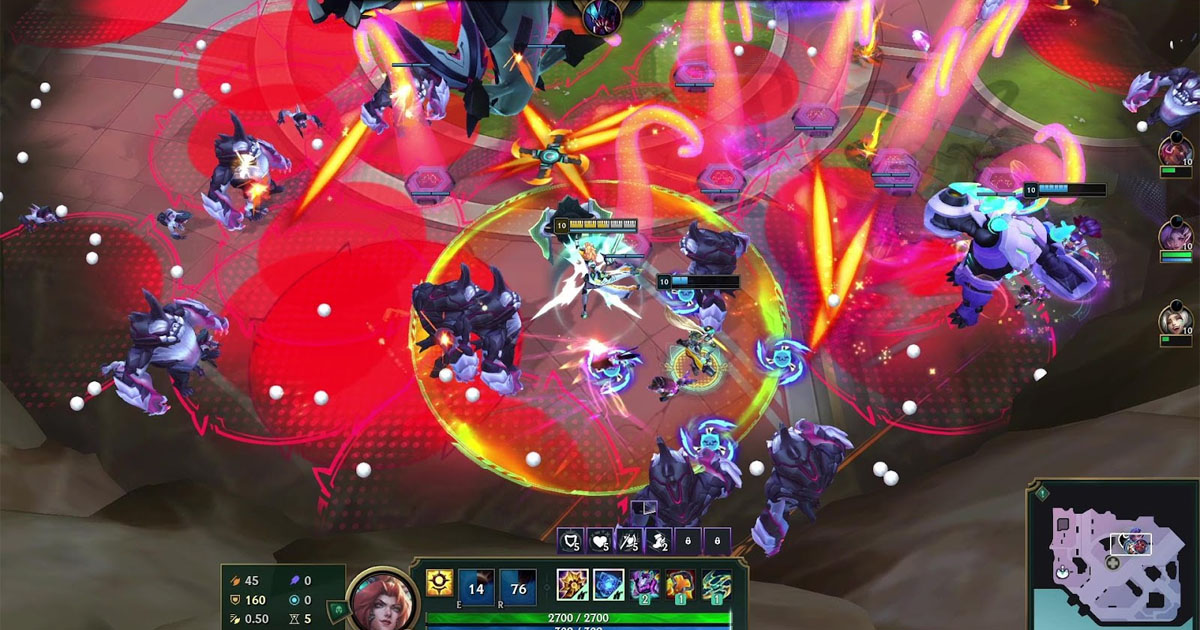Select the purple monster icon marked 2
The height and width of the screenshot is (630, 1200).
point(645,585)
